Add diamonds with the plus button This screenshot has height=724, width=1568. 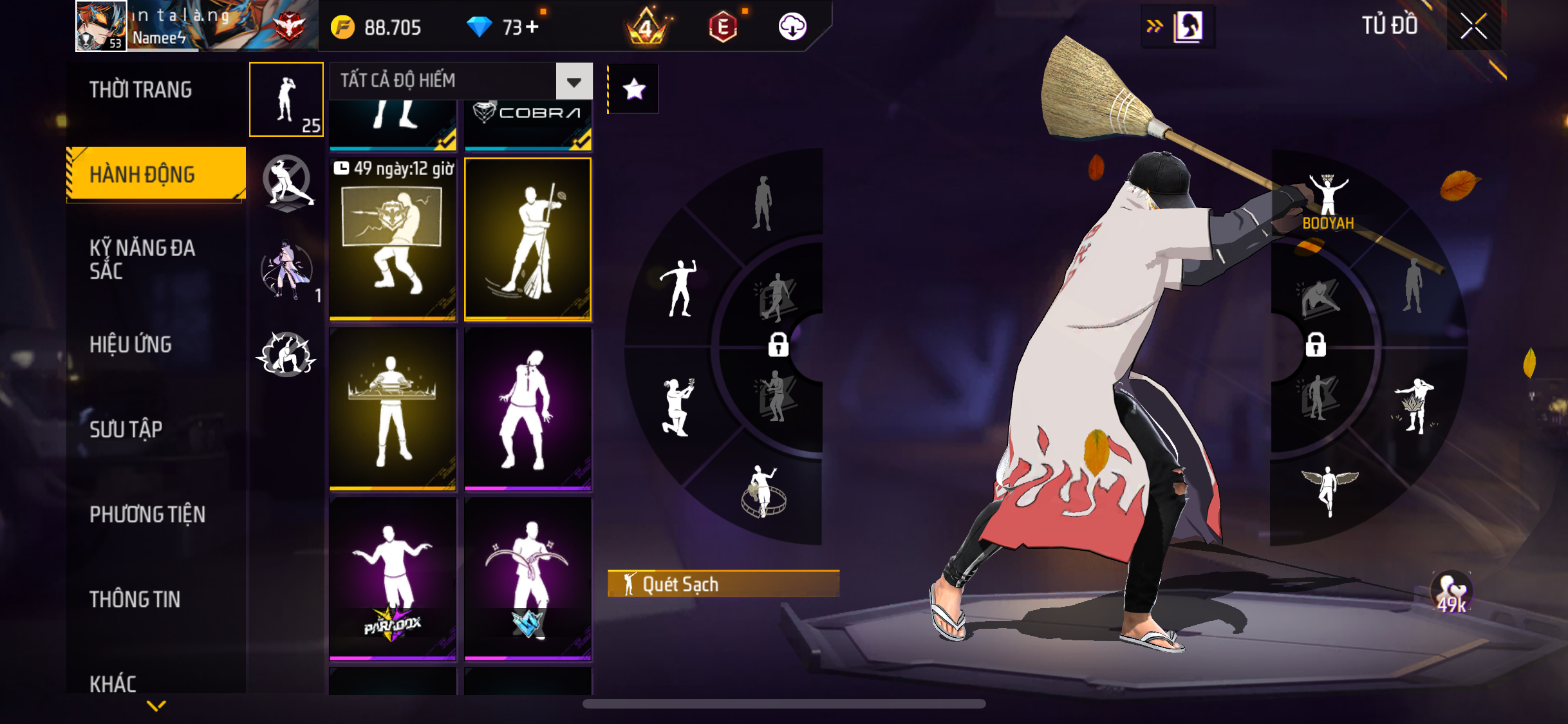(532, 27)
